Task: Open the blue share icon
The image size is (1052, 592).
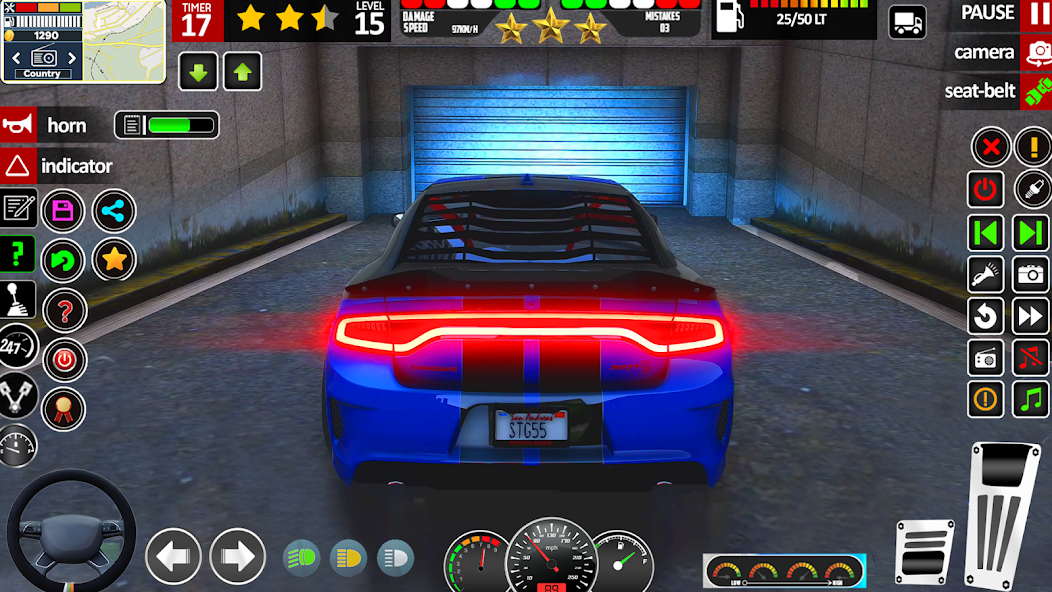Action: point(114,211)
